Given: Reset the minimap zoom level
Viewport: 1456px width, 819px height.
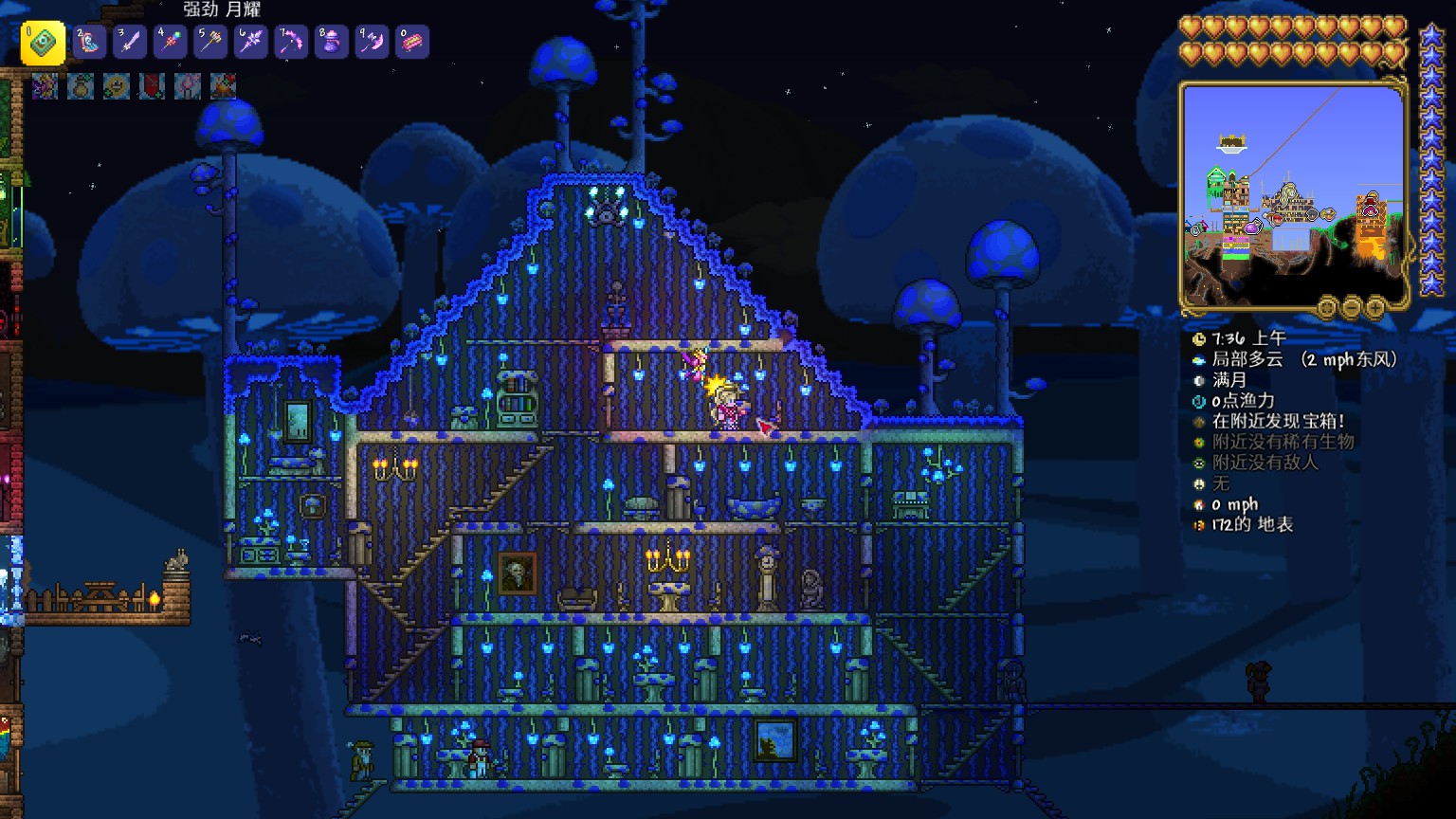Looking at the screenshot, I should click(x=1328, y=307).
